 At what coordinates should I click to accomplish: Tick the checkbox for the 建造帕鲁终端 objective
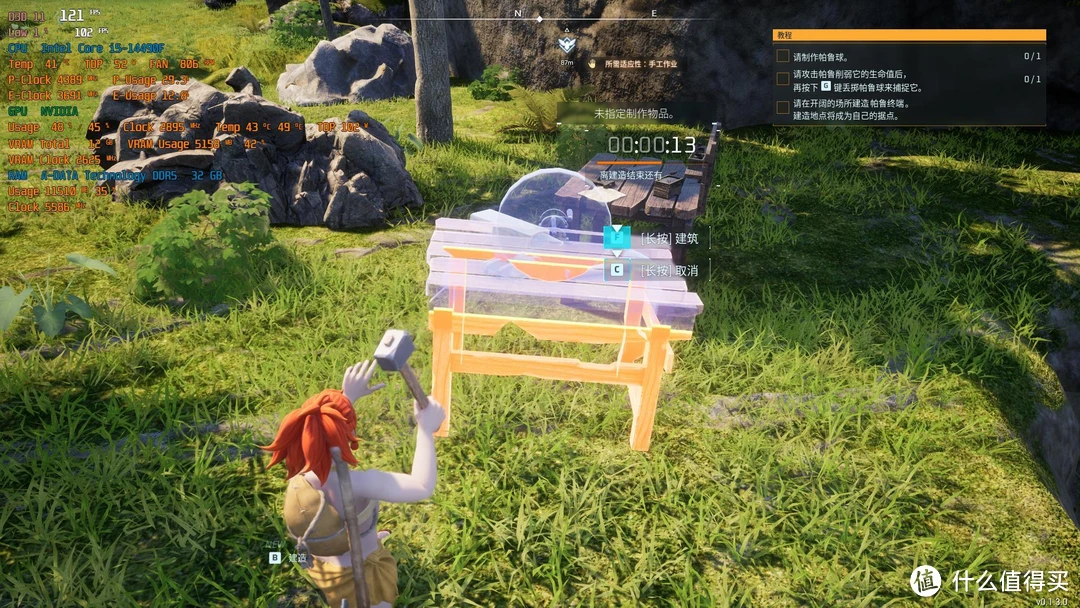[x=783, y=107]
